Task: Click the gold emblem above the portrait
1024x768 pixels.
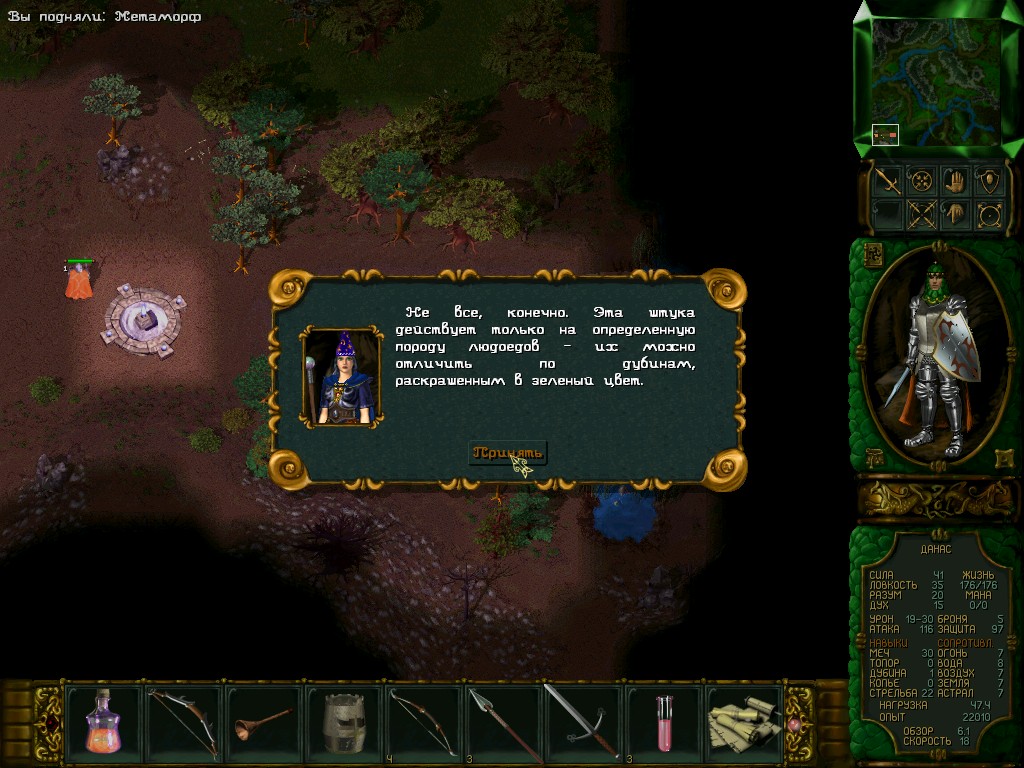Action: pos(872,254)
